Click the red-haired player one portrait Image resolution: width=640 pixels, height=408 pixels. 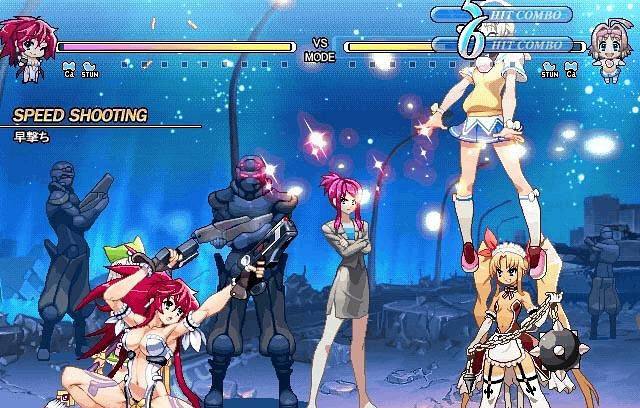(x=28, y=45)
